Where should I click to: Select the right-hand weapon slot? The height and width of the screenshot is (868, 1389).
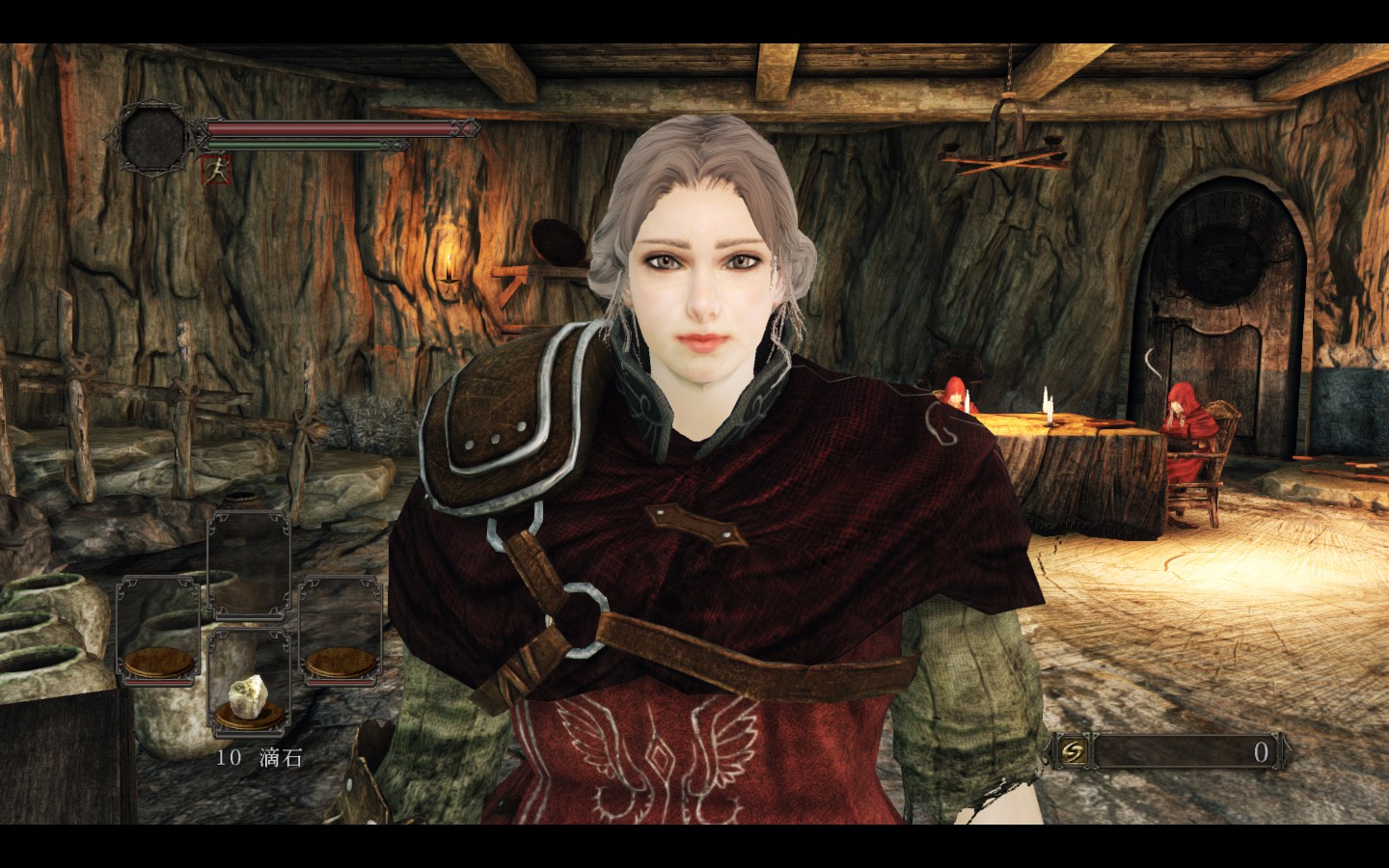click(340, 631)
